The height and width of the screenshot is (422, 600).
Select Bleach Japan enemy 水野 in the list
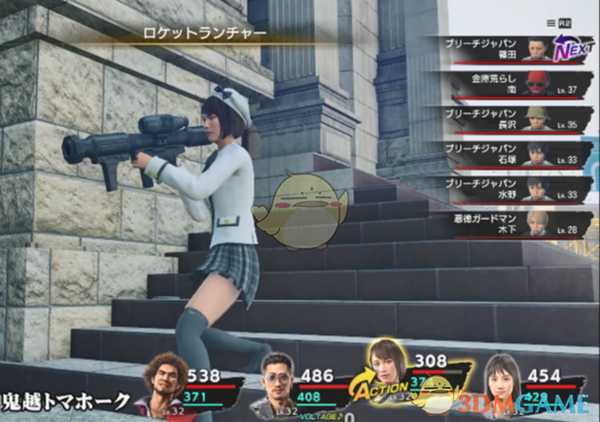pos(505,188)
